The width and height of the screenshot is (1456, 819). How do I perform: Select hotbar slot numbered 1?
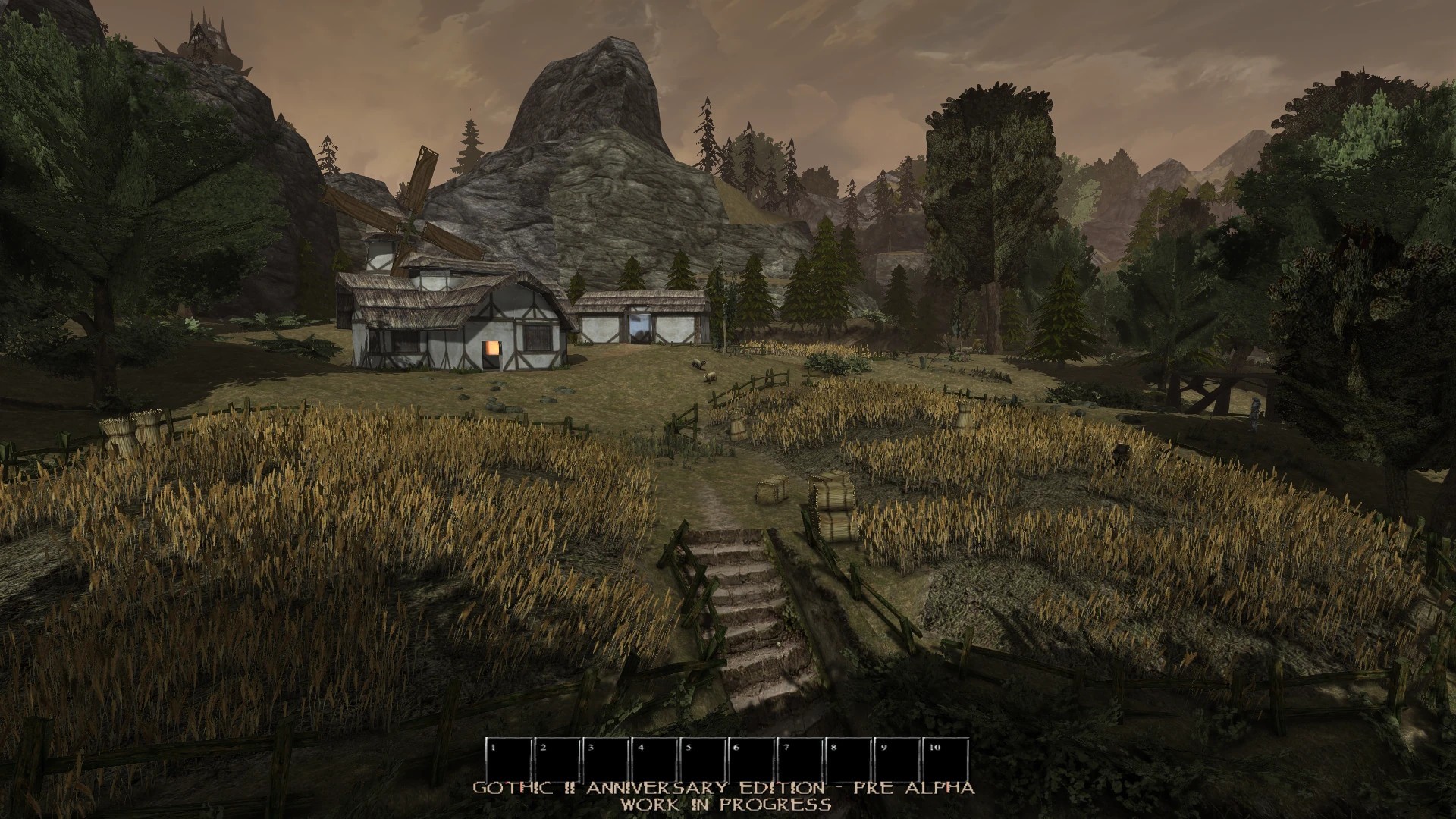[509, 761]
